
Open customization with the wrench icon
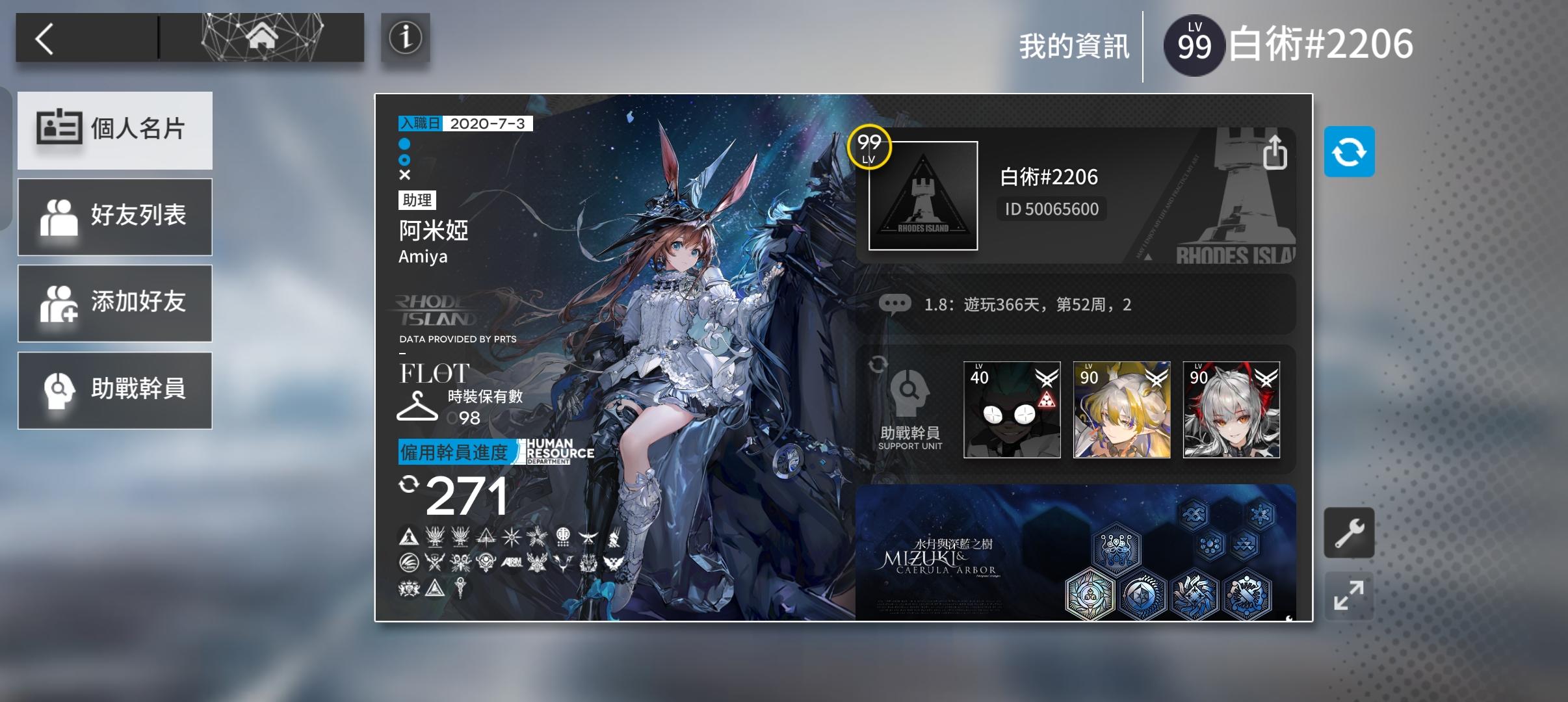pos(1350,532)
